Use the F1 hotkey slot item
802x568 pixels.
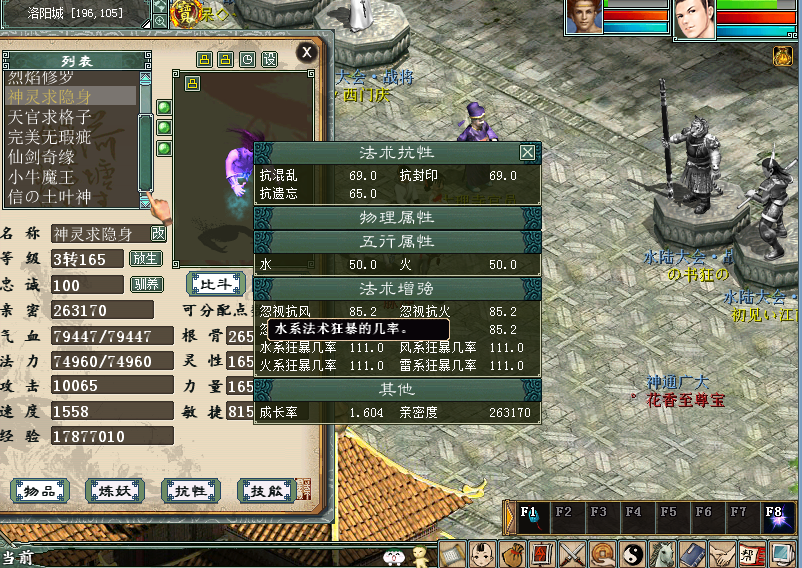[531, 518]
